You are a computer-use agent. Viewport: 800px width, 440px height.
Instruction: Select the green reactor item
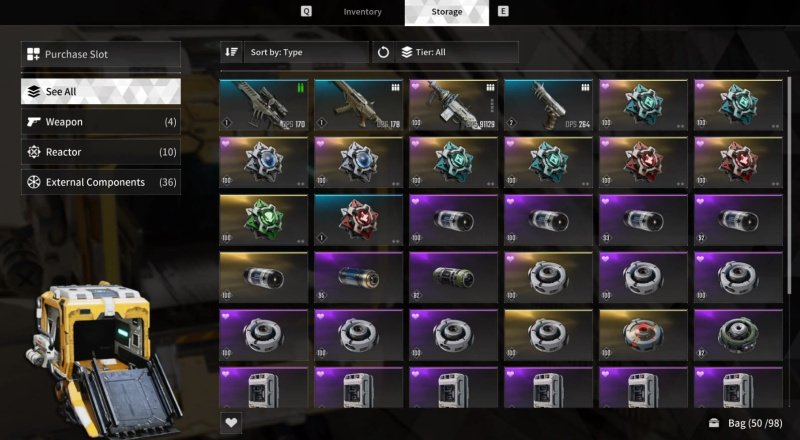click(263, 220)
